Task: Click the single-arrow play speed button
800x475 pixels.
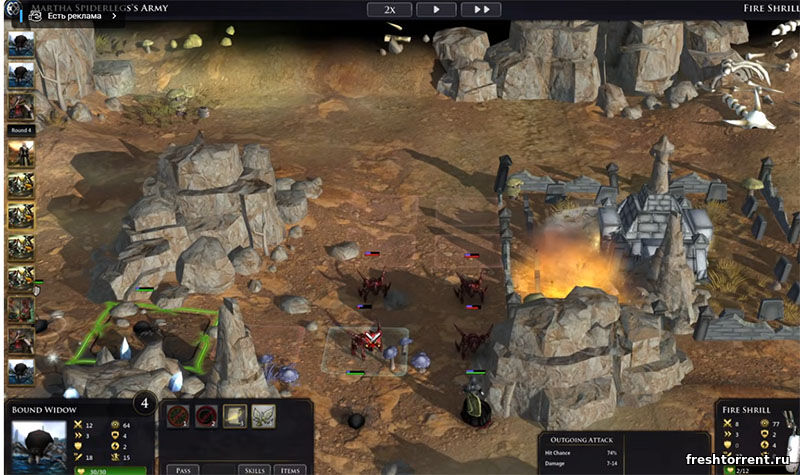Action: click(x=435, y=9)
